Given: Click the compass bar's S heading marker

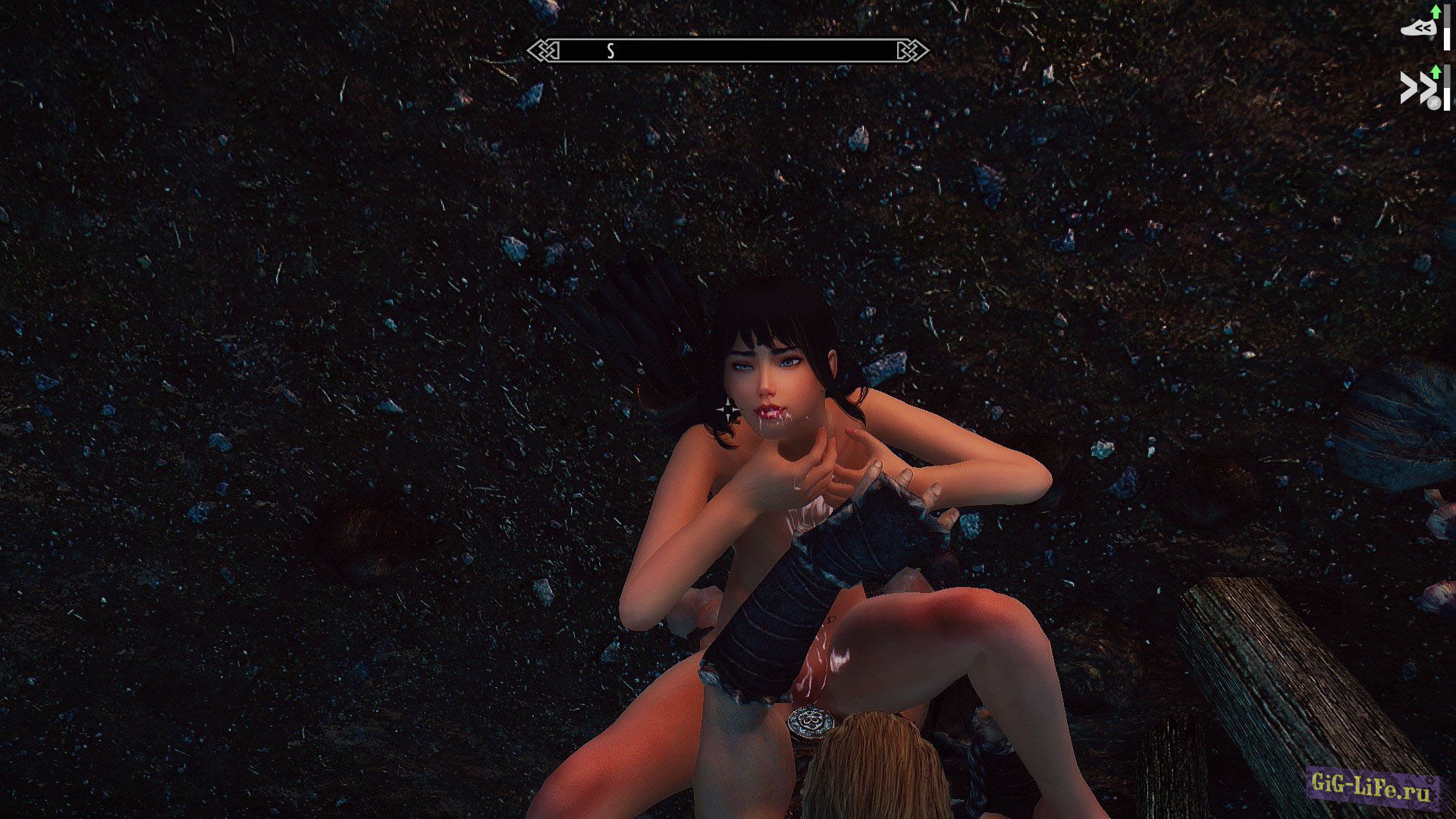Looking at the screenshot, I should (x=610, y=51).
